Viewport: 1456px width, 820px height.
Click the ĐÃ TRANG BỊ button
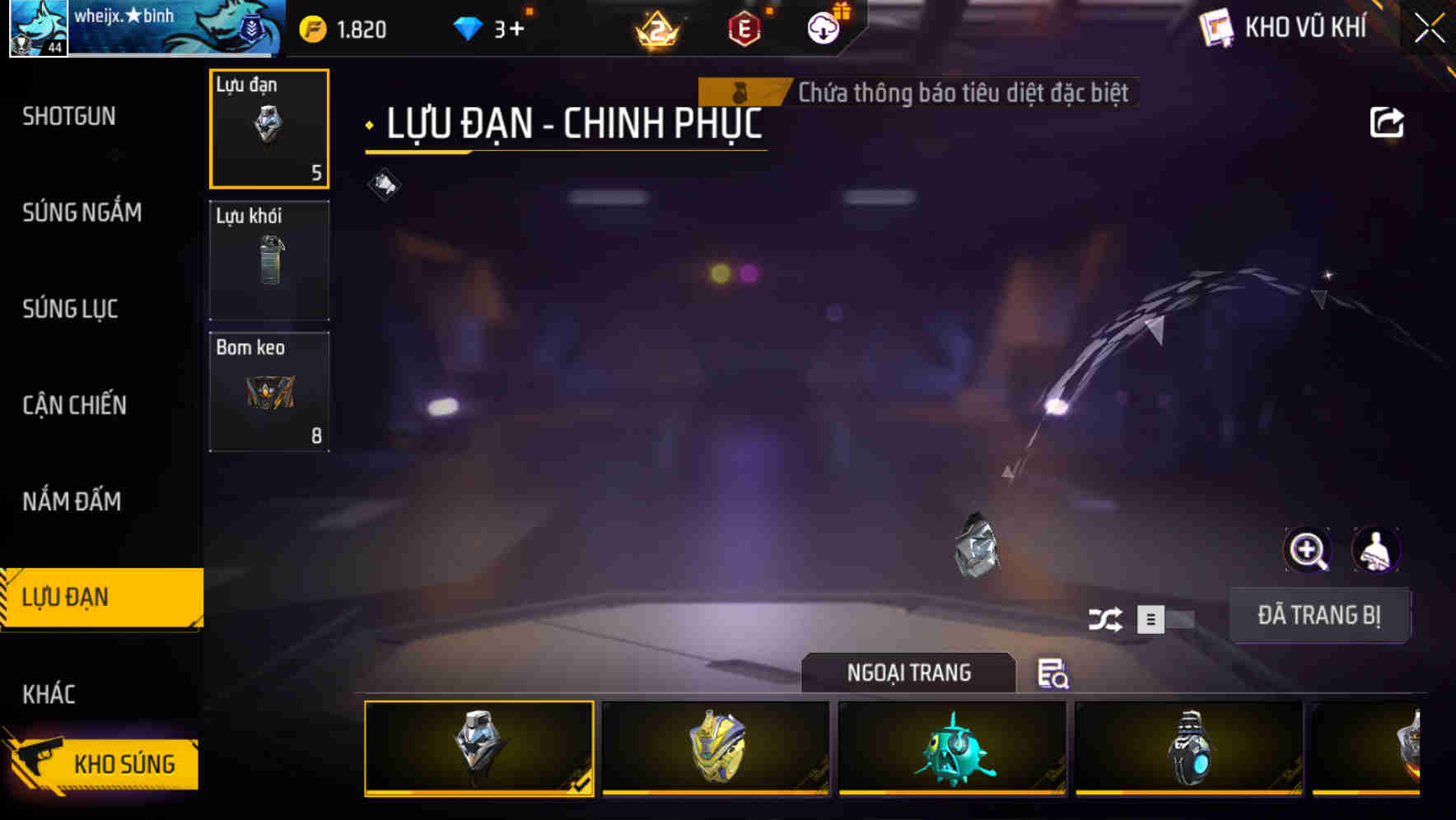[x=1319, y=614]
